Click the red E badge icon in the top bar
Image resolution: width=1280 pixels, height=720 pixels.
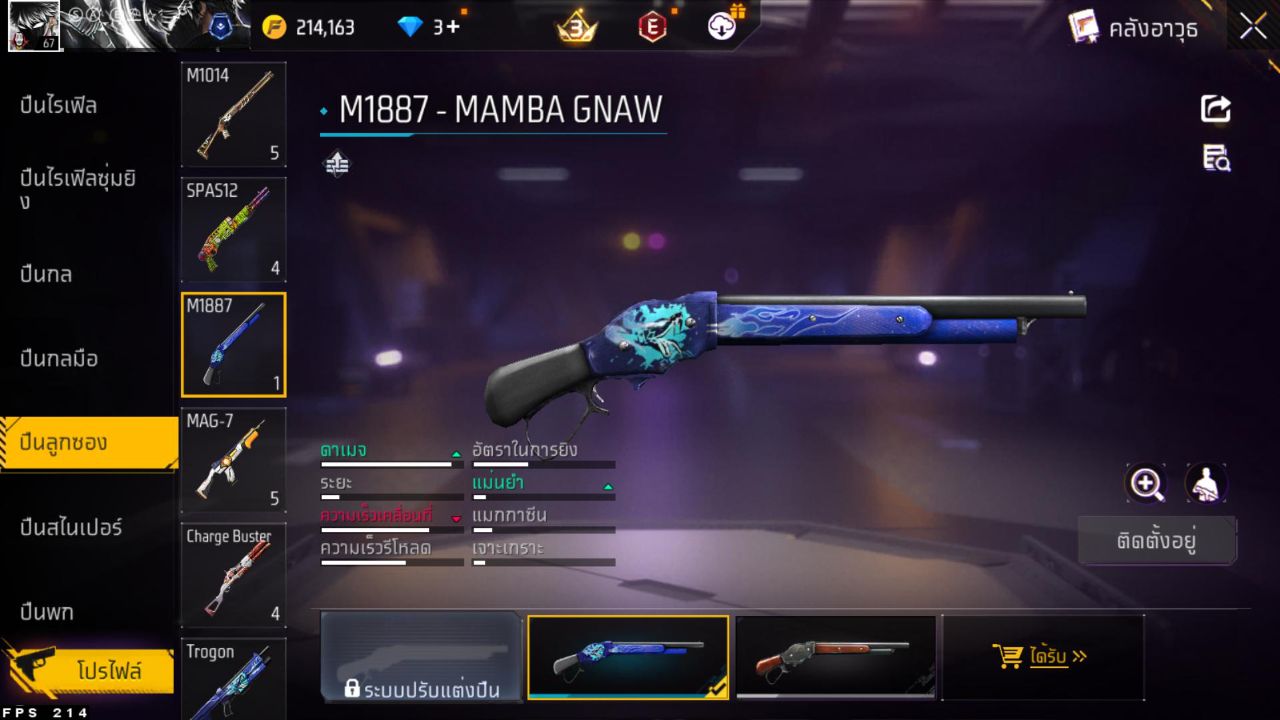pyautogui.click(x=652, y=27)
